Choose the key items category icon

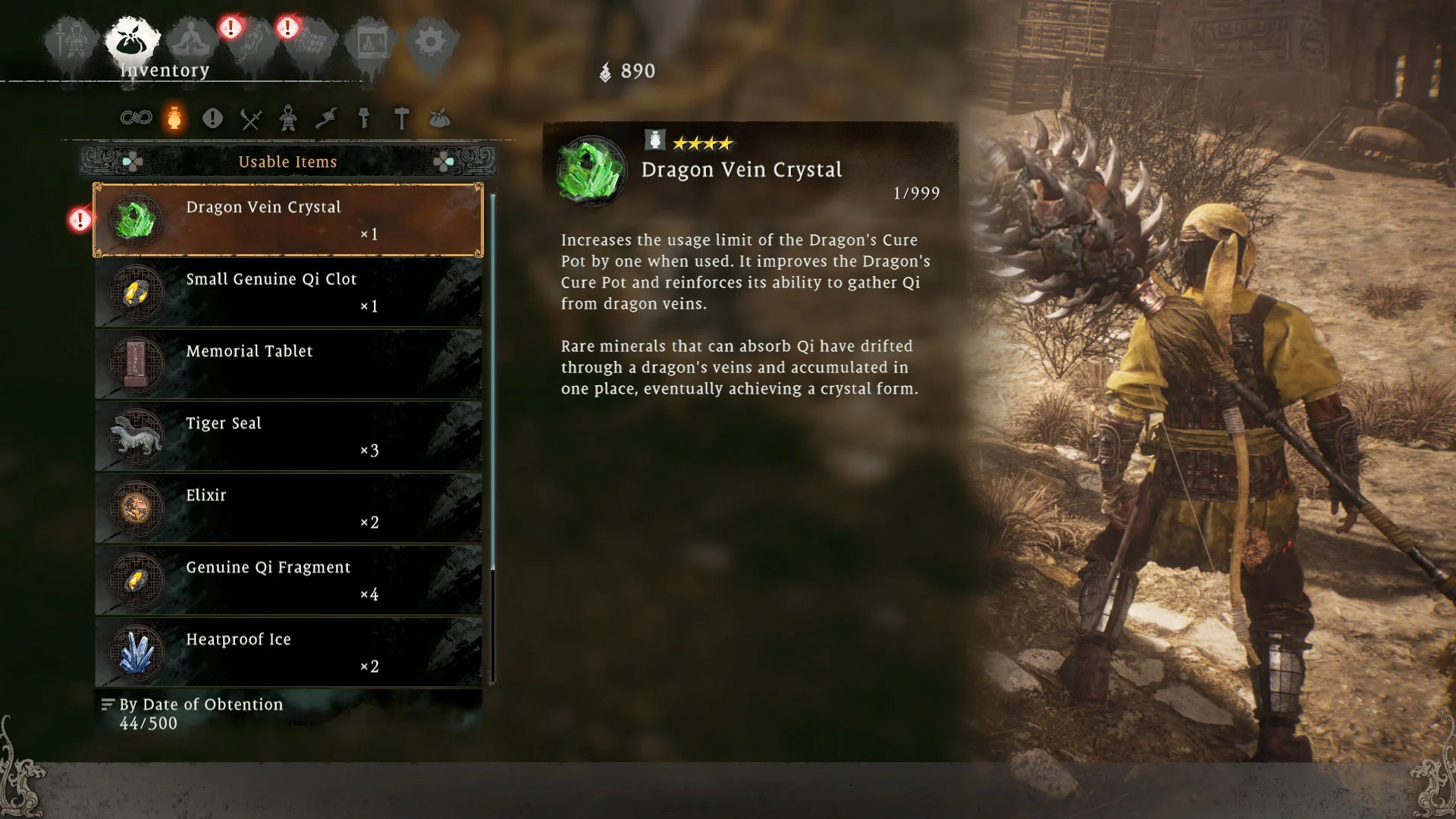coord(364,119)
